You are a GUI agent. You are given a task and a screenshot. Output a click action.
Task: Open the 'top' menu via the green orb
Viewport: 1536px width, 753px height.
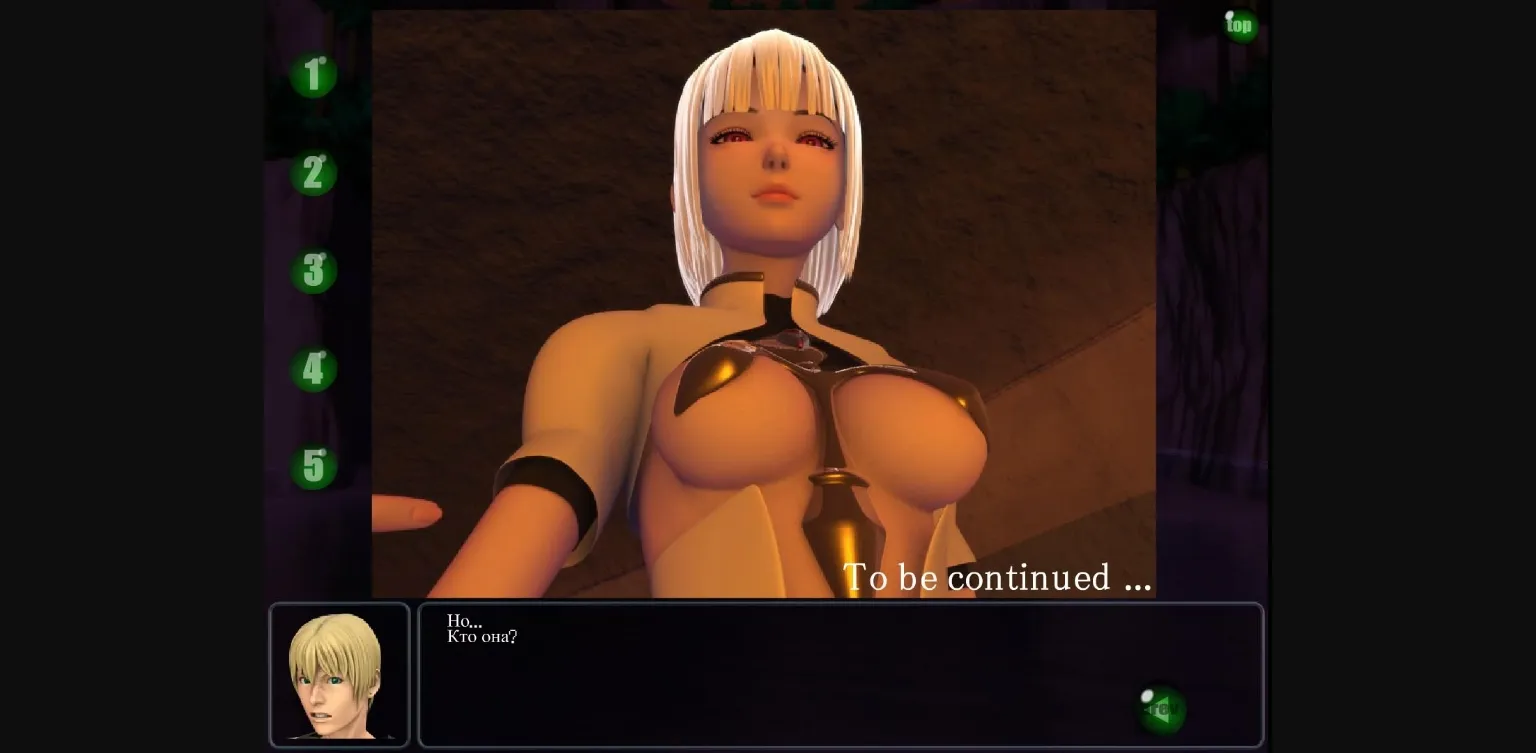[1239, 25]
